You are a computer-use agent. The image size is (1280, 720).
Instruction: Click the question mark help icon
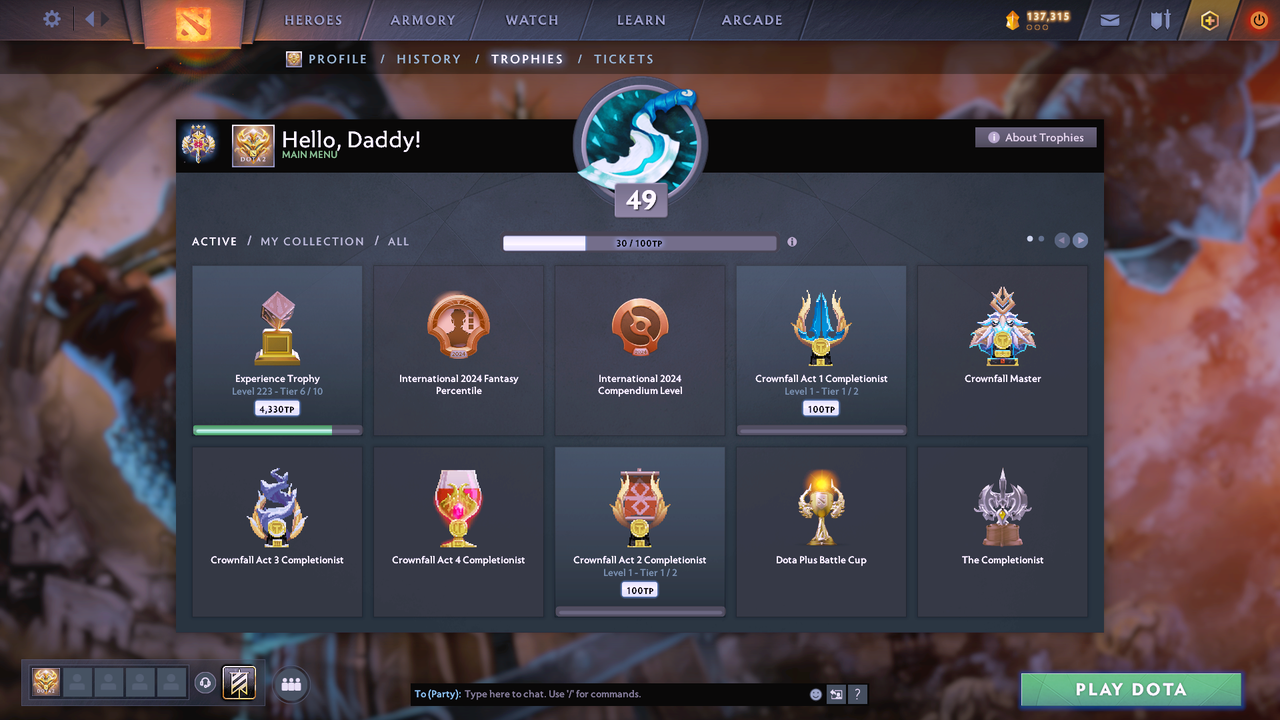point(857,693)
